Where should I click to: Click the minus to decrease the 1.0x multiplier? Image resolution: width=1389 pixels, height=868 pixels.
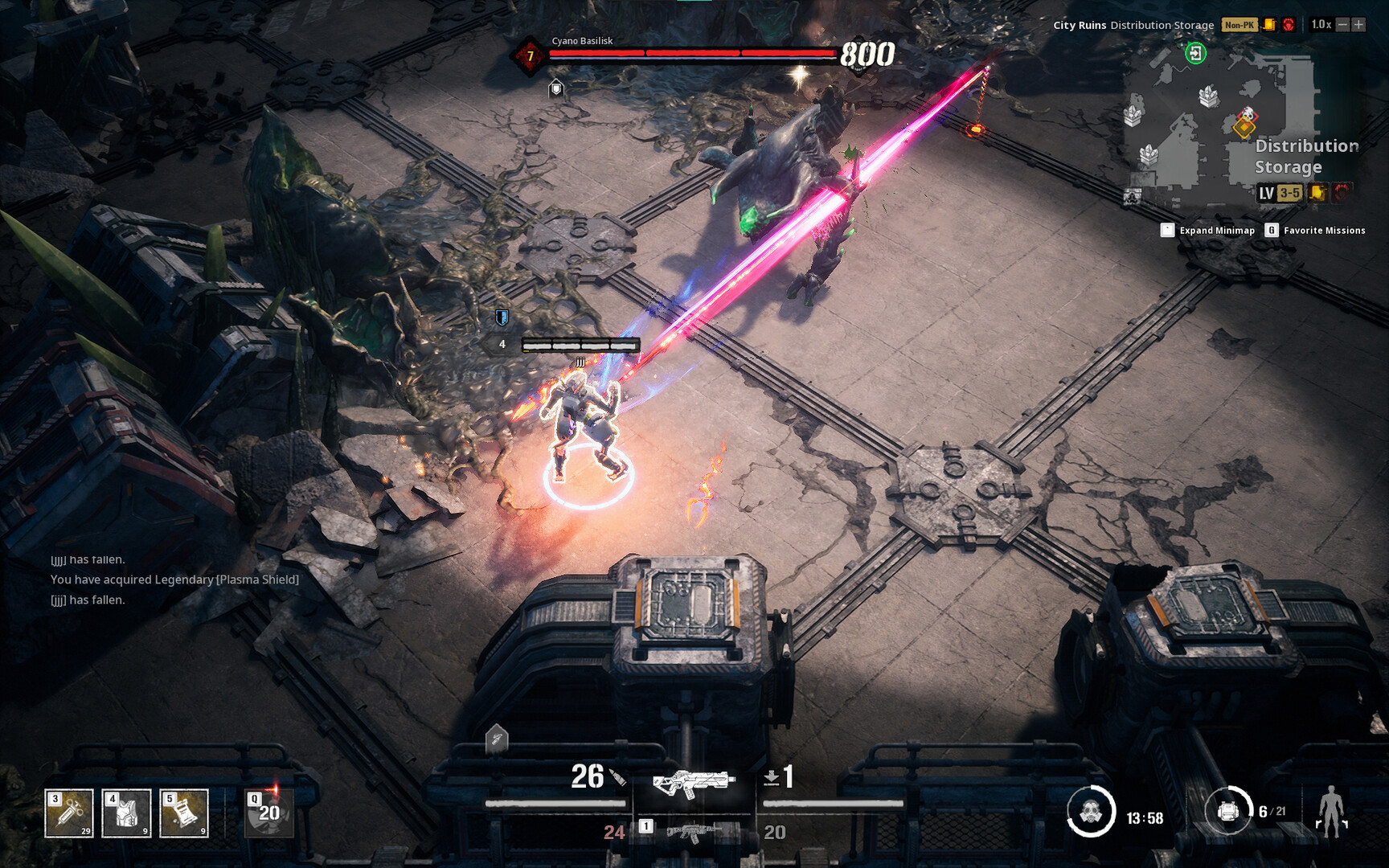coord(1344,24)
